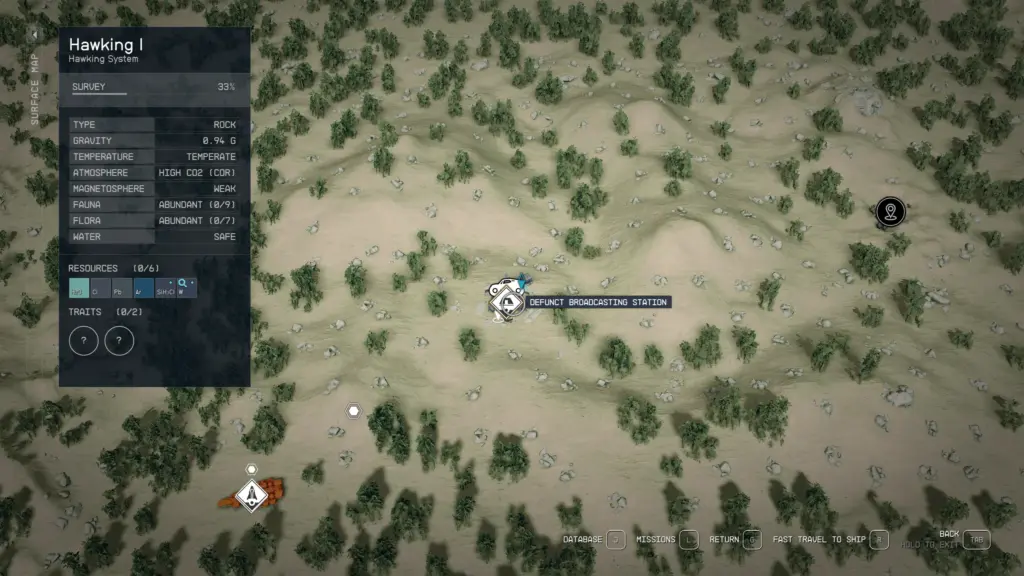1024x576 pixels.
Task: Fast travel to ship
Action: click(x=878, y=540)
